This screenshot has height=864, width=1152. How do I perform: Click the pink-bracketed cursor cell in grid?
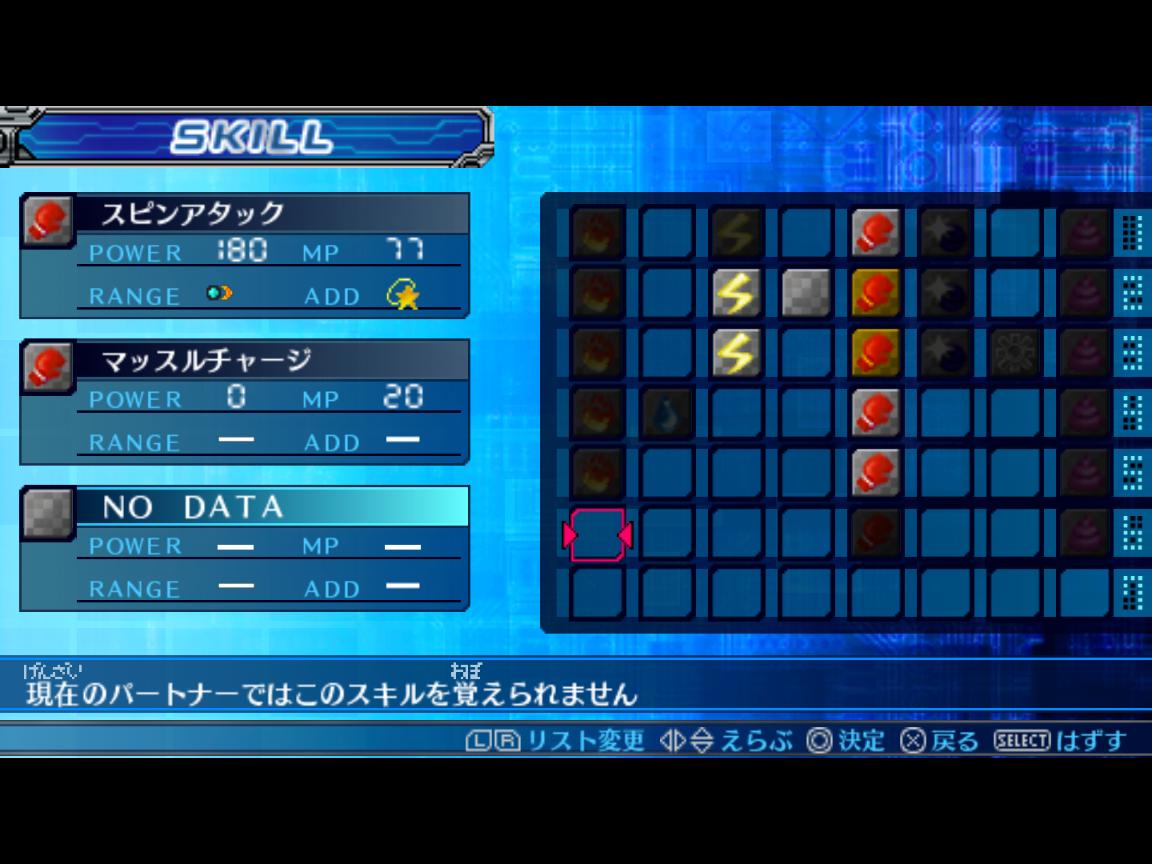[597, 535]
